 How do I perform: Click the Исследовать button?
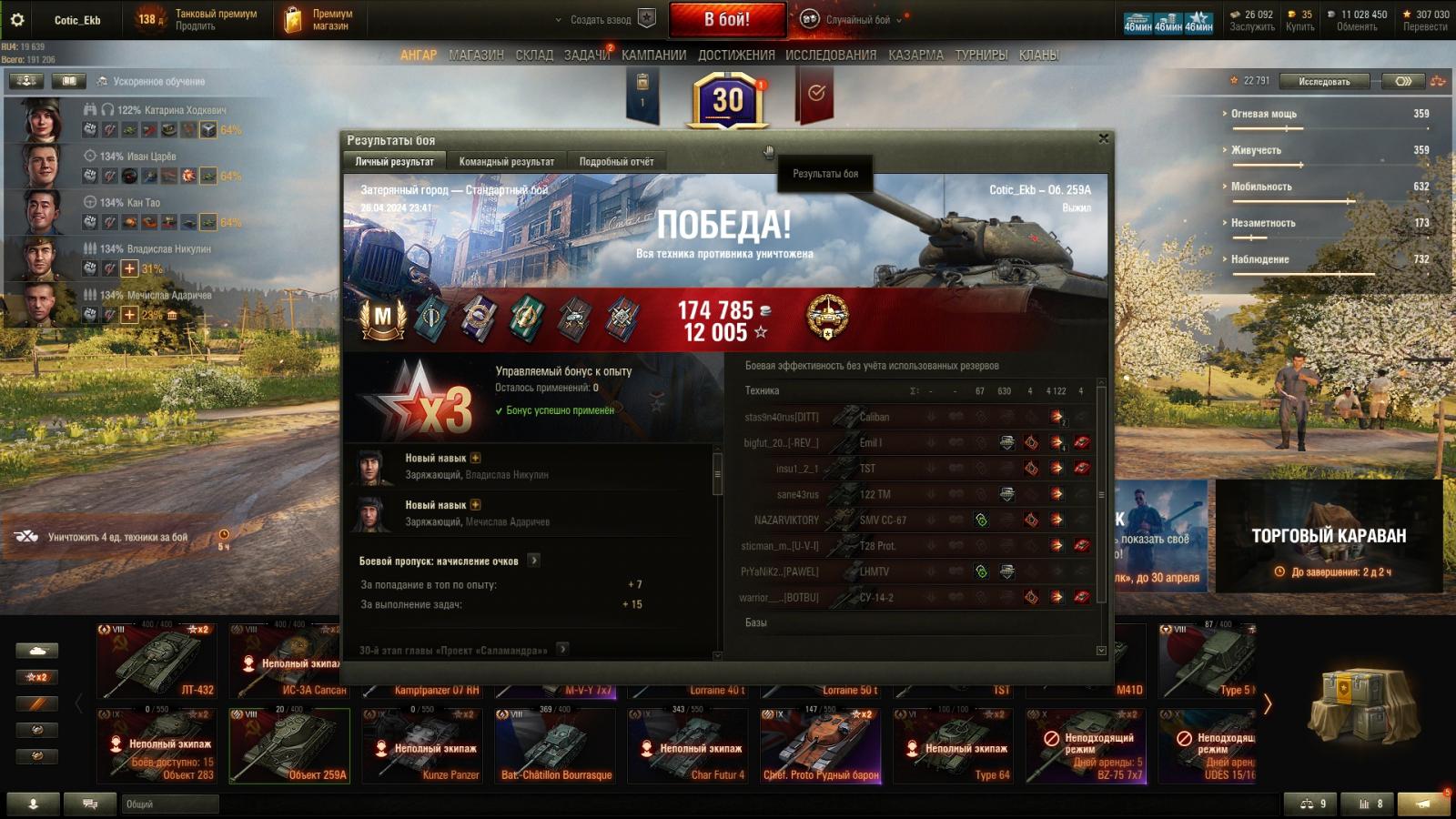[1323, 82]
